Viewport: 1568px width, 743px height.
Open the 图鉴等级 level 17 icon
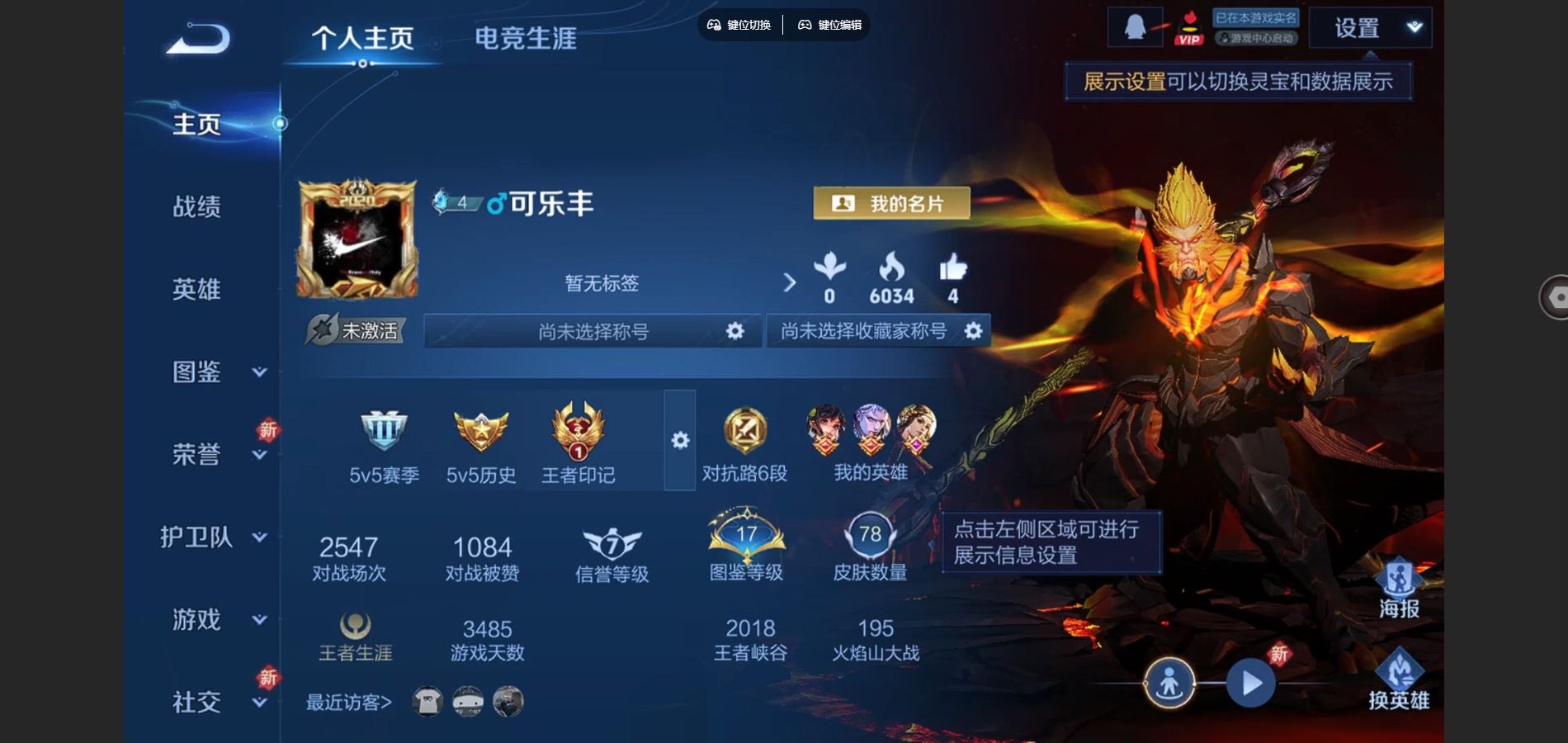[745, 537]
